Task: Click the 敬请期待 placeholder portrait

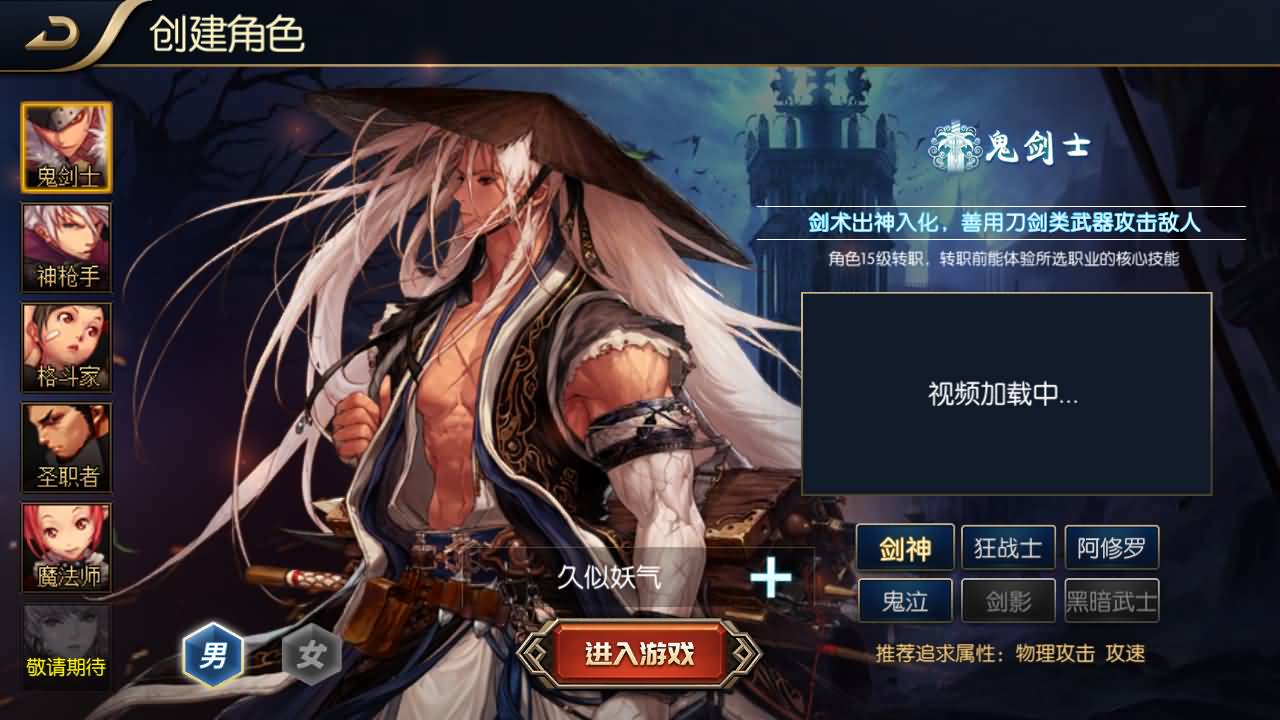Action: 66,647
